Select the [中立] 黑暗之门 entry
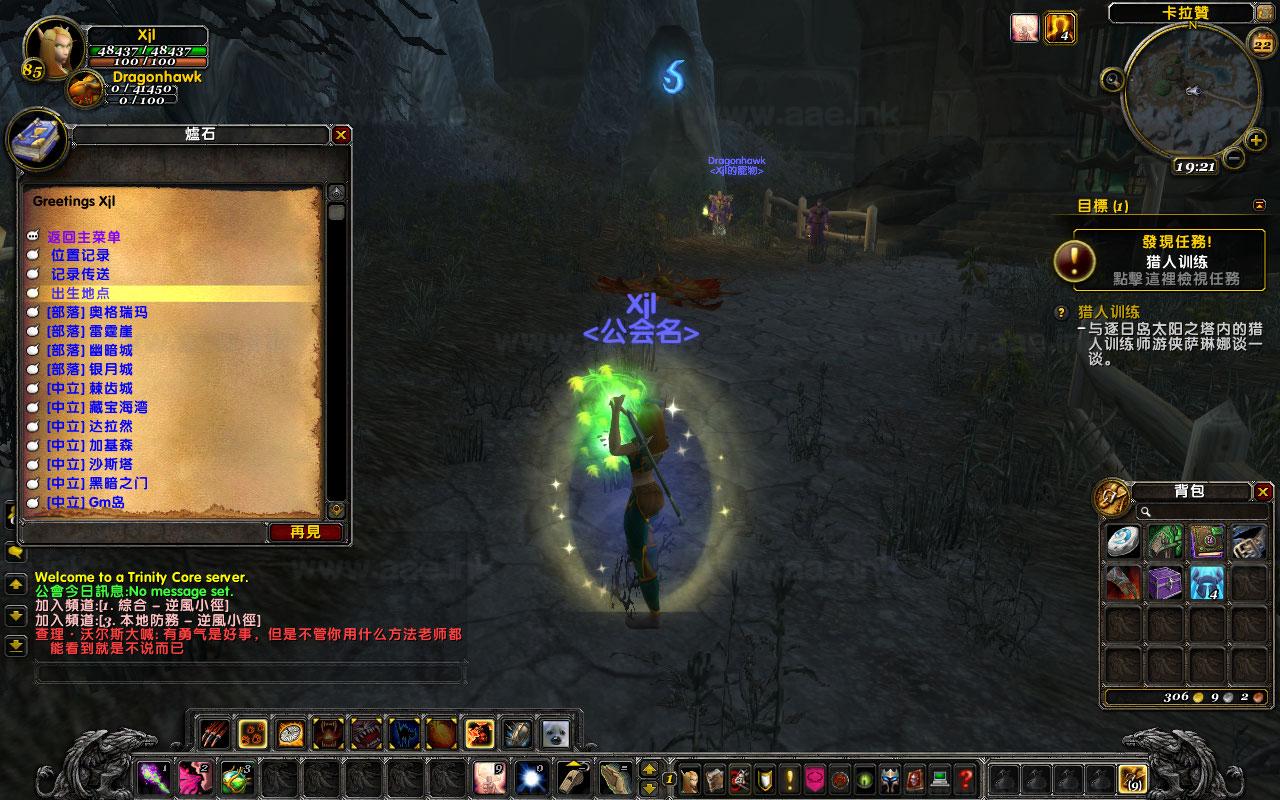Viewport: 1280px width, 800px height. point(97,483)
